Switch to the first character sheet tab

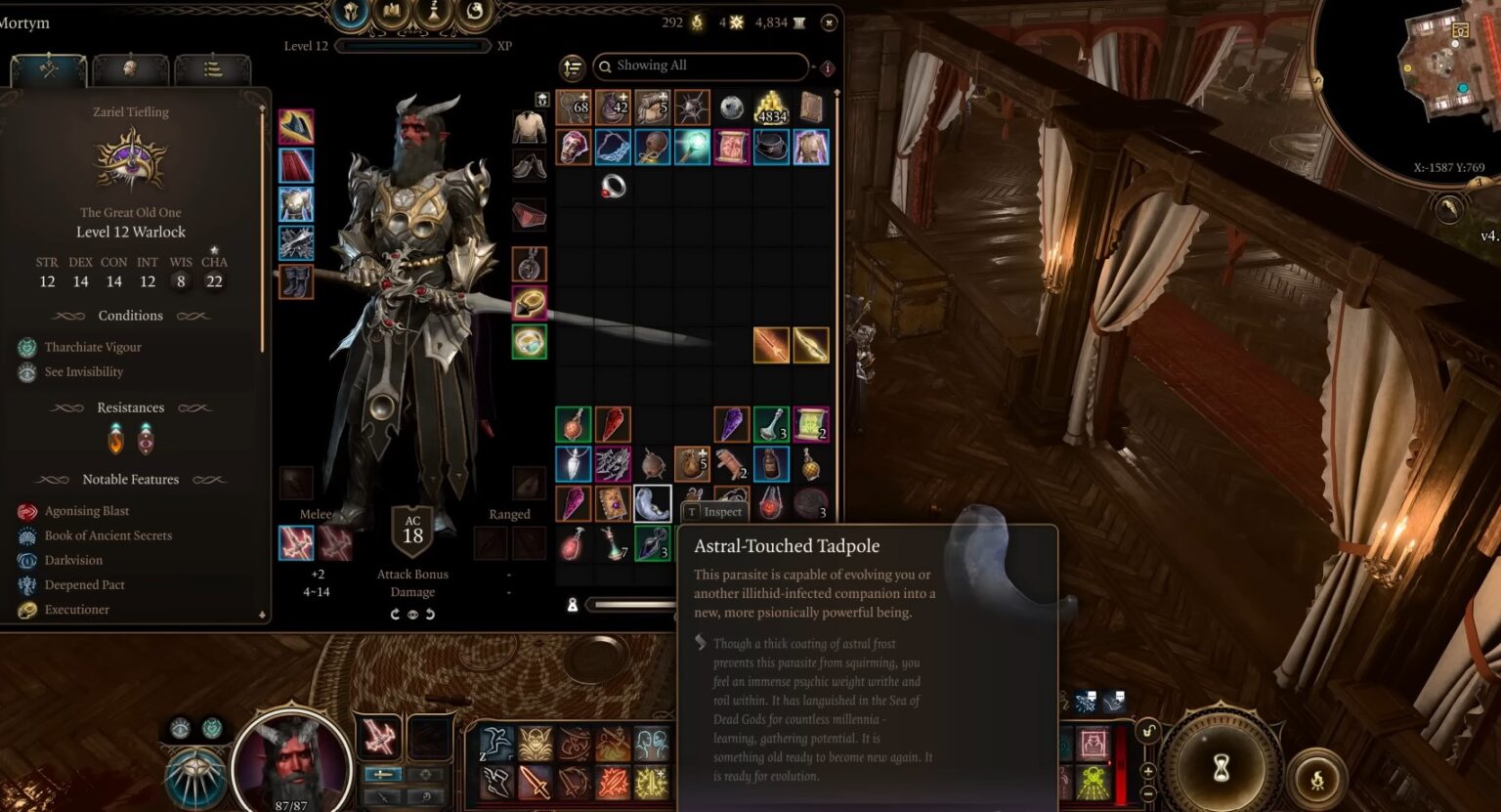(49, 69)
